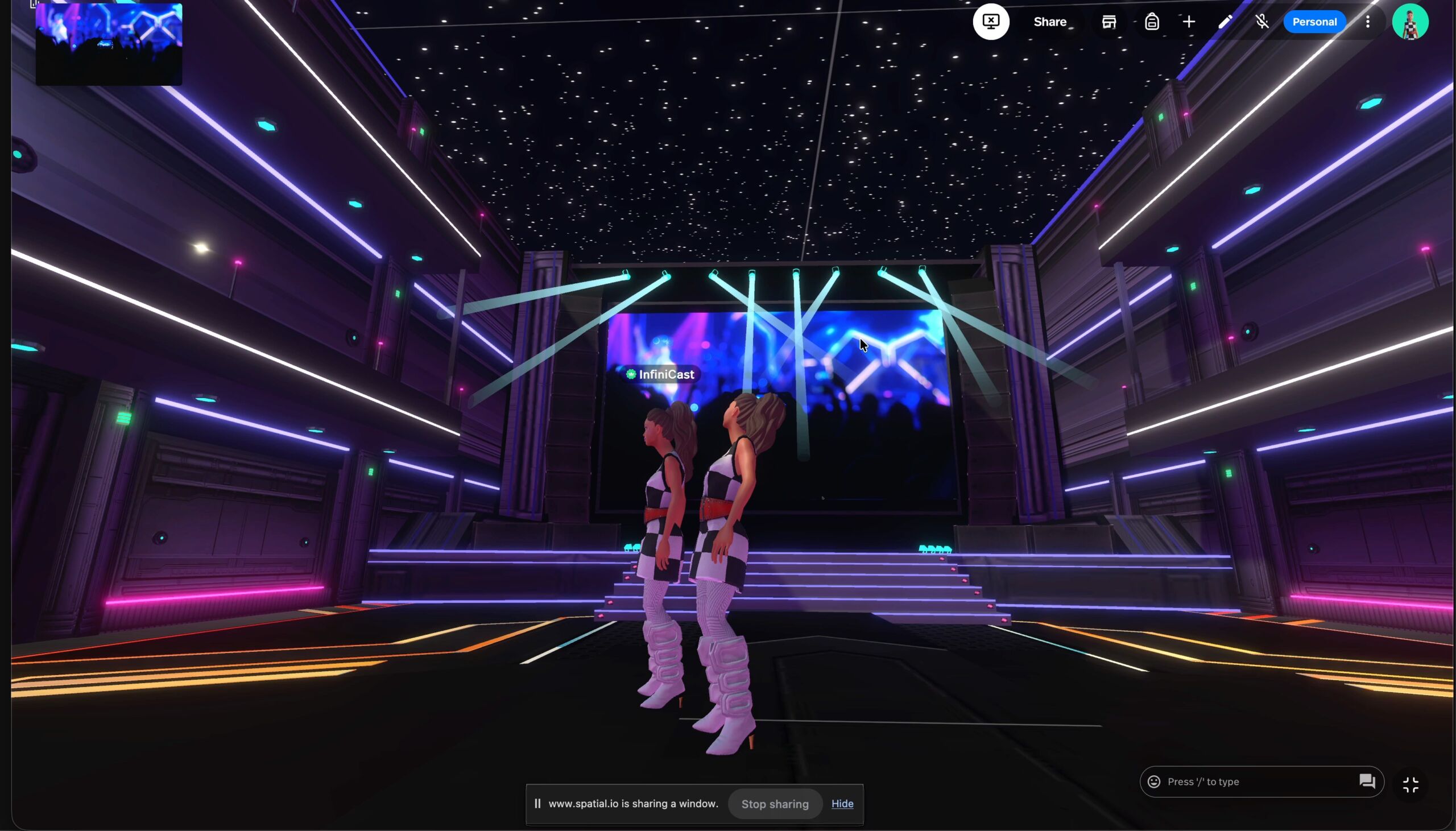Open the emoji picker in the chat bar
Image resolution: width=1456 pixels, height=831 pixels.
[x=1153, y=782]
